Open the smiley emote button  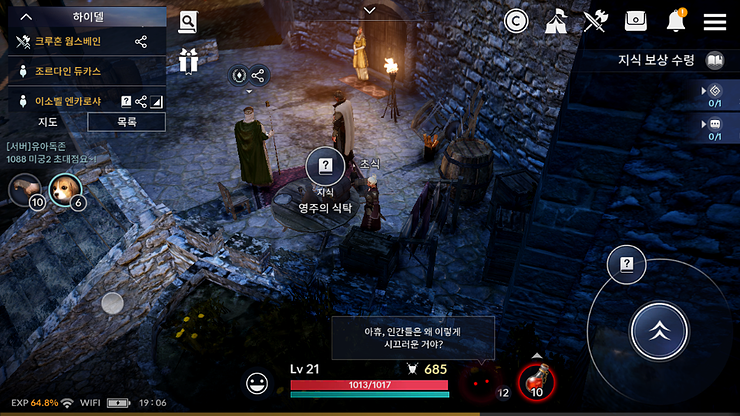(258, 382)
